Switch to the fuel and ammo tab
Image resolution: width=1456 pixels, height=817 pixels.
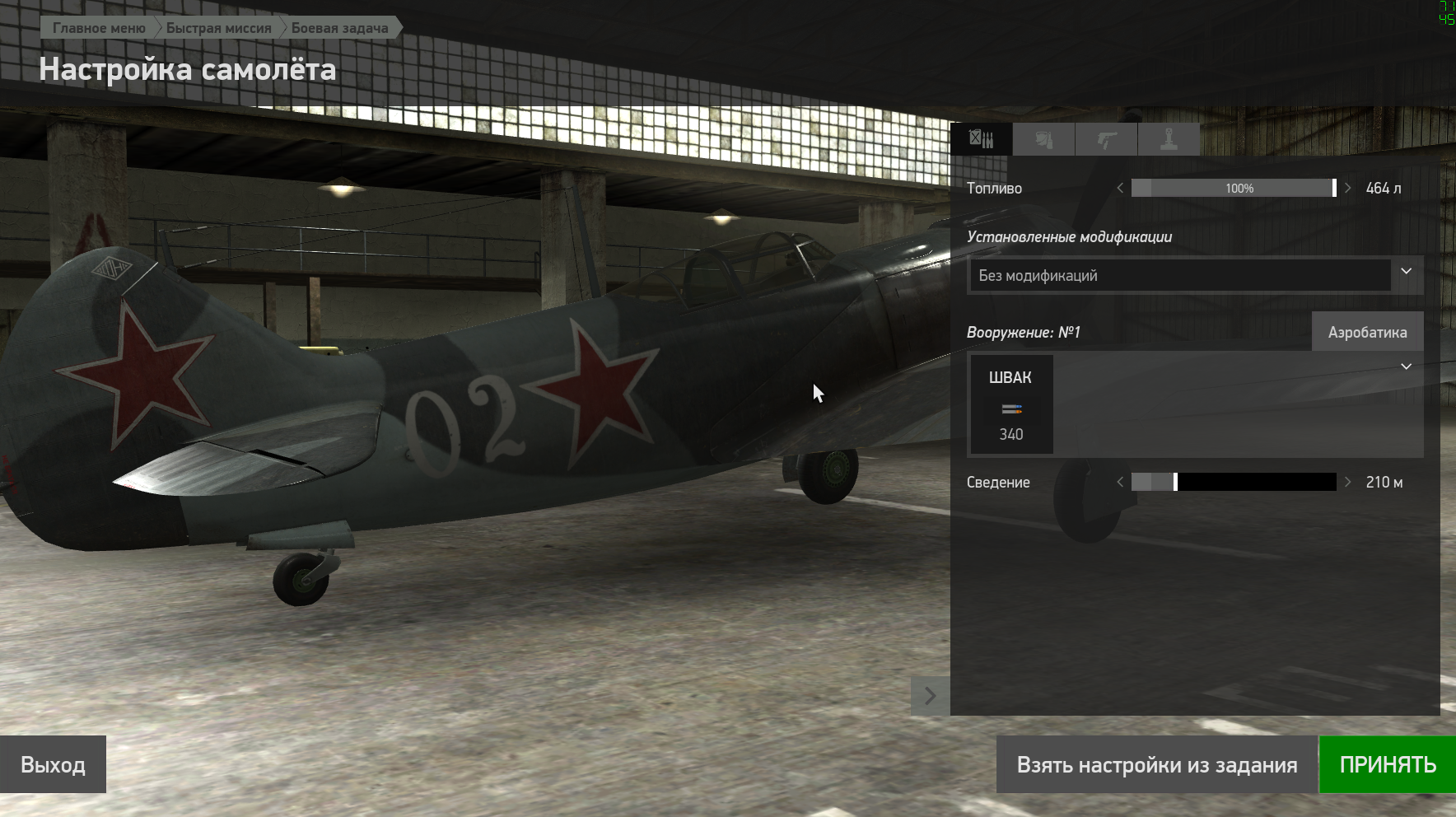tap(981, 139)
